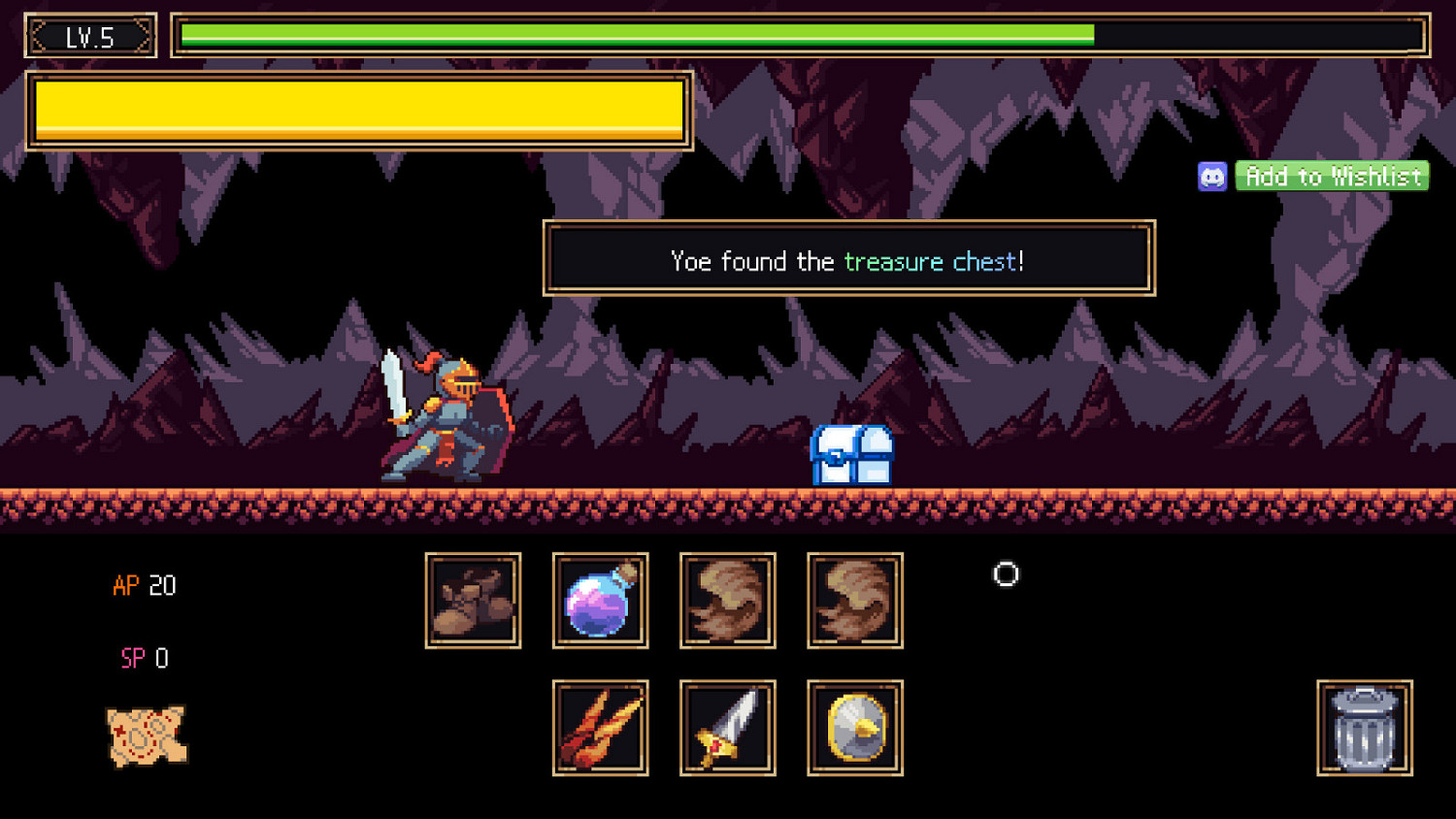Screen dimensions: 1456x819
Task: Select the first fur pelt item
Action: click(x=727, y=600)
